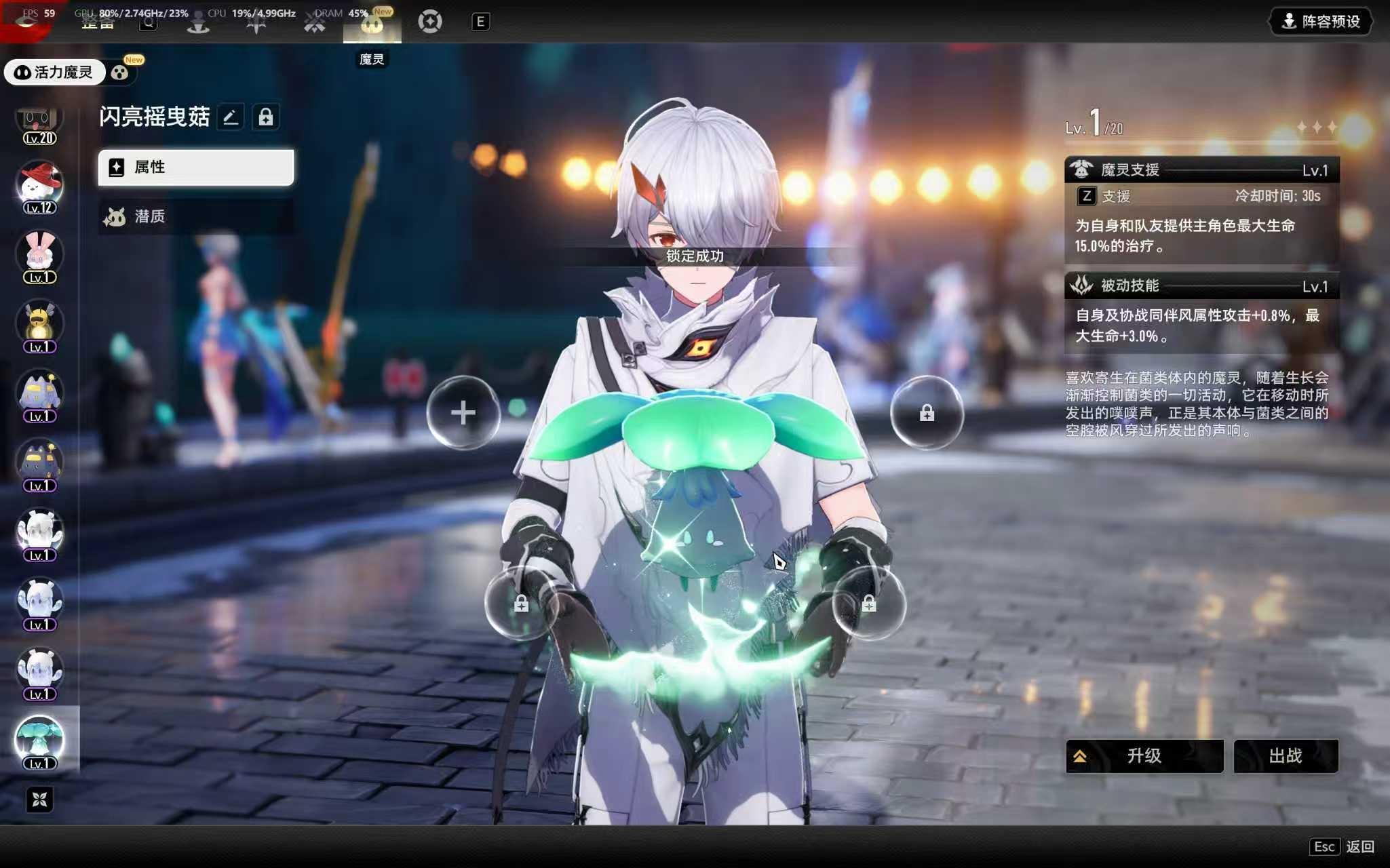Switch to the 潜质 potential tab
The width and height of the screenshot is (1390, 868).
(x=196, y=216)
